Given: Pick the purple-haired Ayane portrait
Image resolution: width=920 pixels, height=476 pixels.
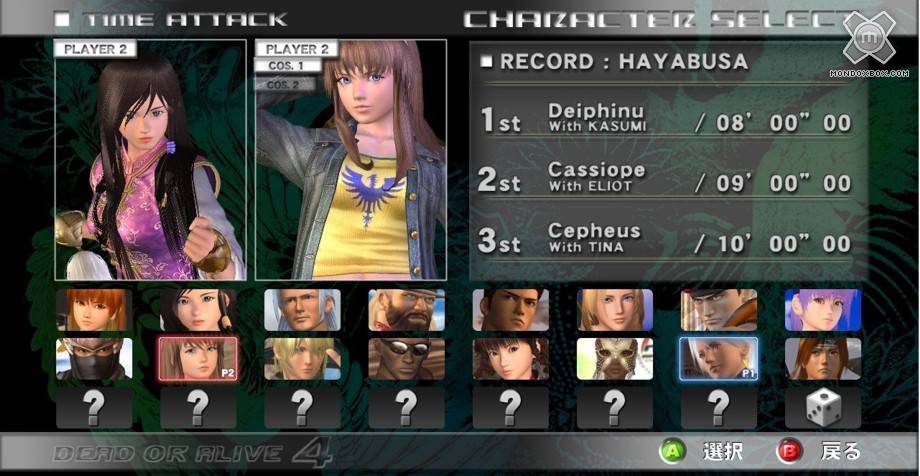Looking at the screenshot, I should [x=822, y=310].
